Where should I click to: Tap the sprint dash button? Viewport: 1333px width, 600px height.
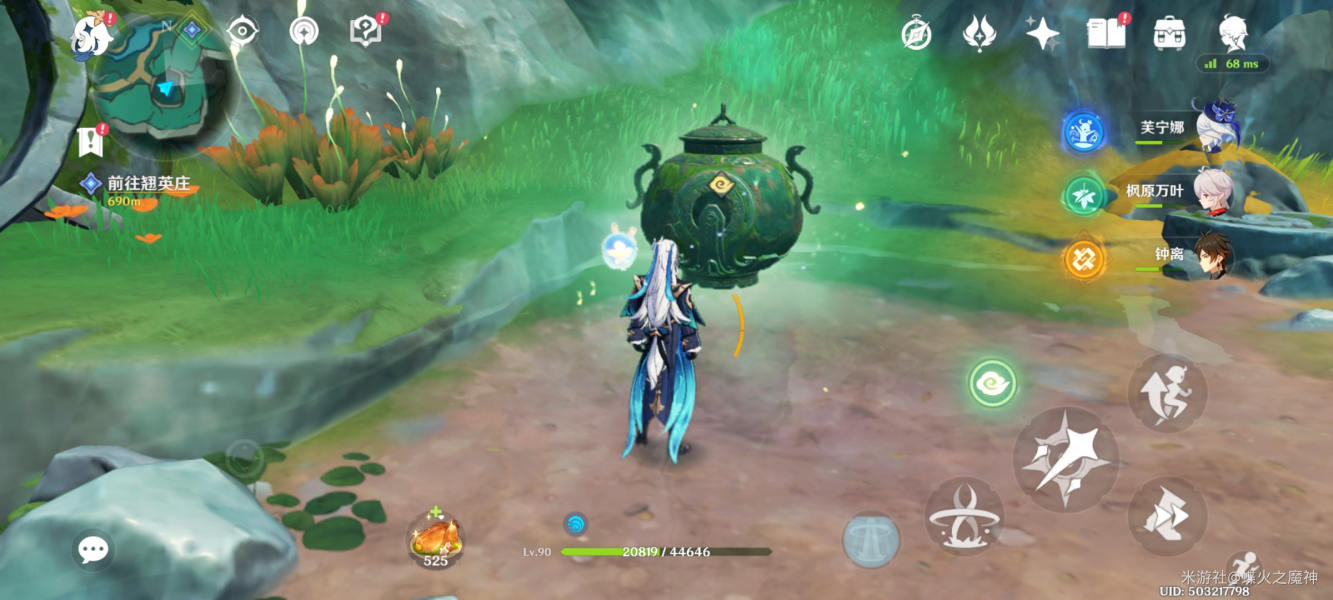click(x=1167, y=516)
